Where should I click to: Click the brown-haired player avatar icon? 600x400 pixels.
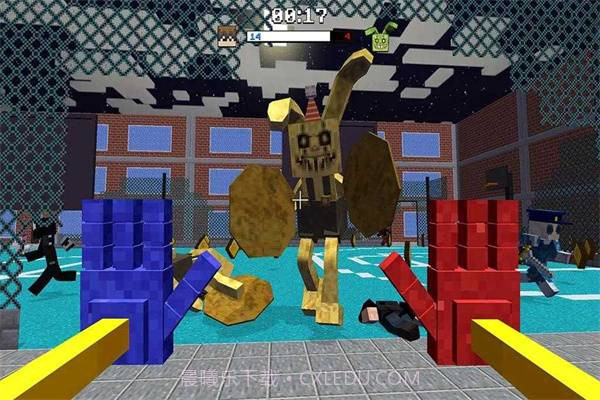[x=229, y=37]
